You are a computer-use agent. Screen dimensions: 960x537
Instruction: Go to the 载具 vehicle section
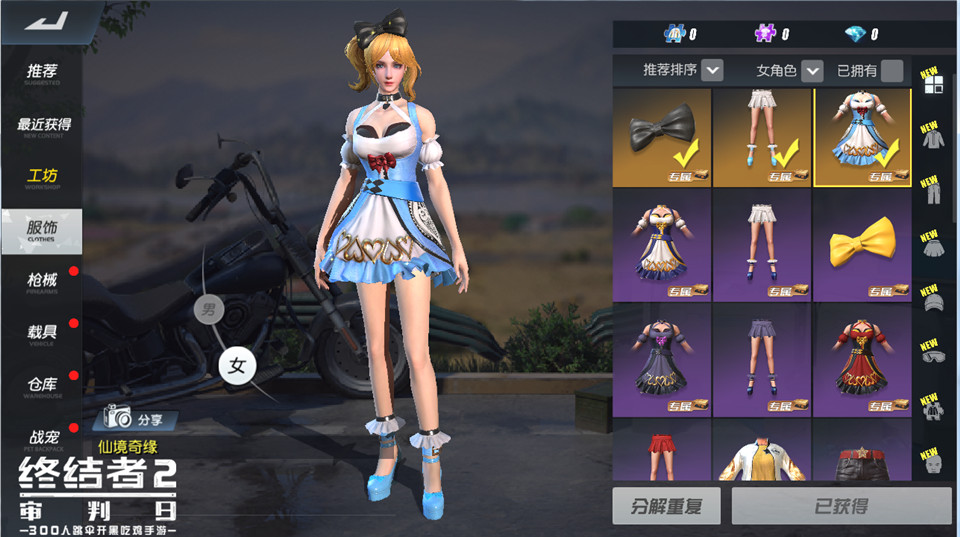42,333
